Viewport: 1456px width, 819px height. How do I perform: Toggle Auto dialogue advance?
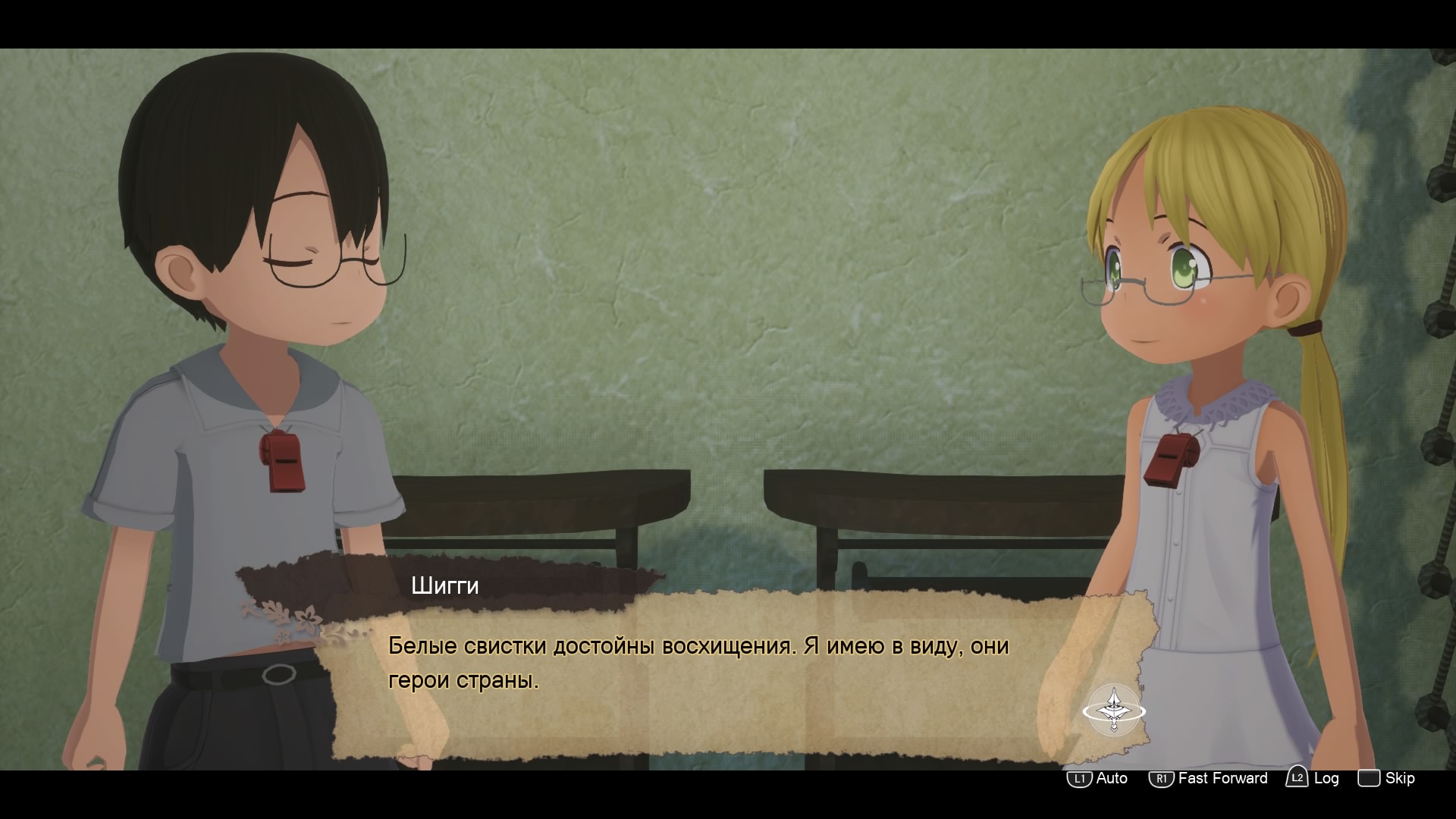tap(1097, 779)
